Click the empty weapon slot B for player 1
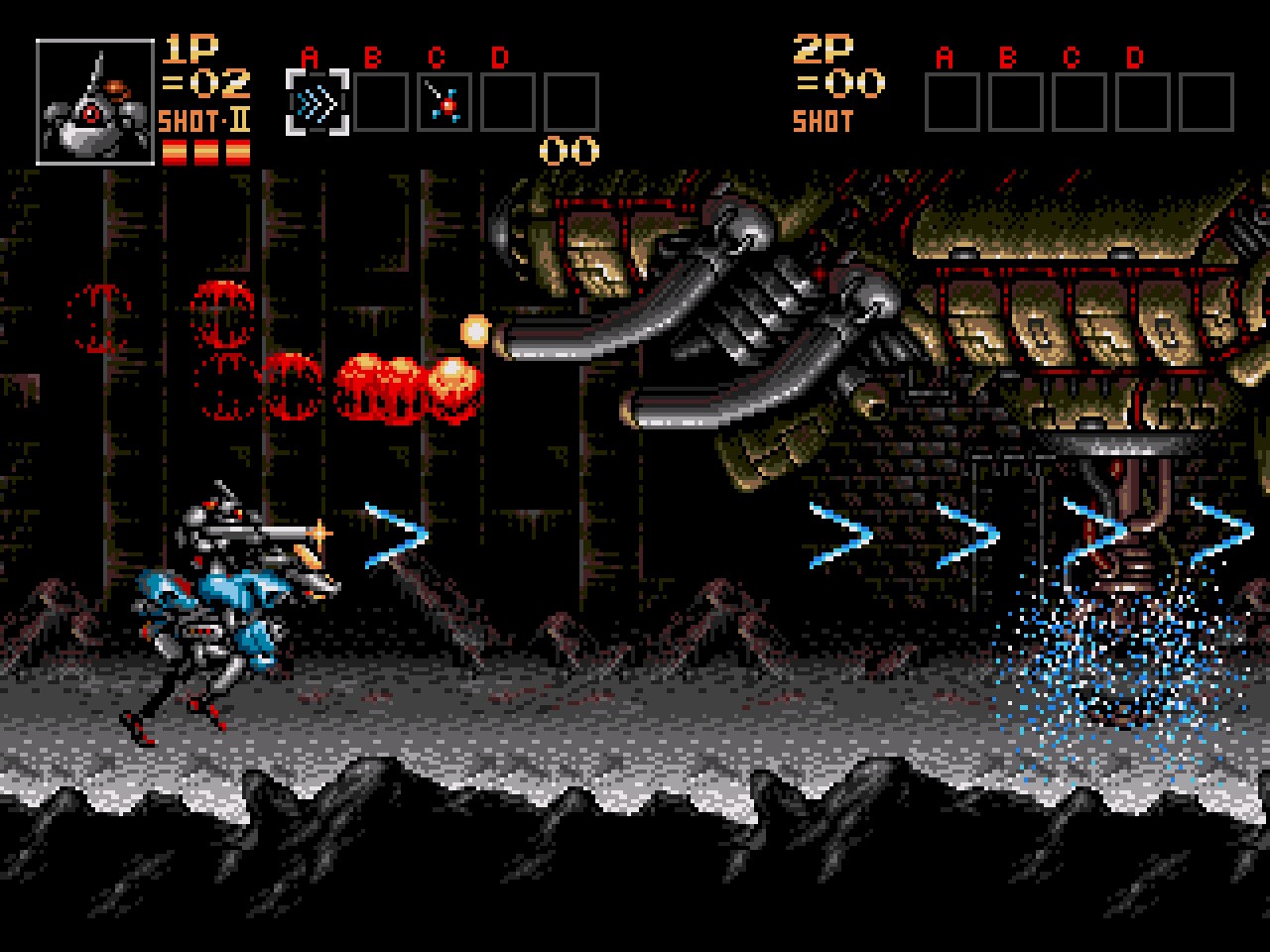This screenshot has height=952, width=1270. click(x=379, y=100)
